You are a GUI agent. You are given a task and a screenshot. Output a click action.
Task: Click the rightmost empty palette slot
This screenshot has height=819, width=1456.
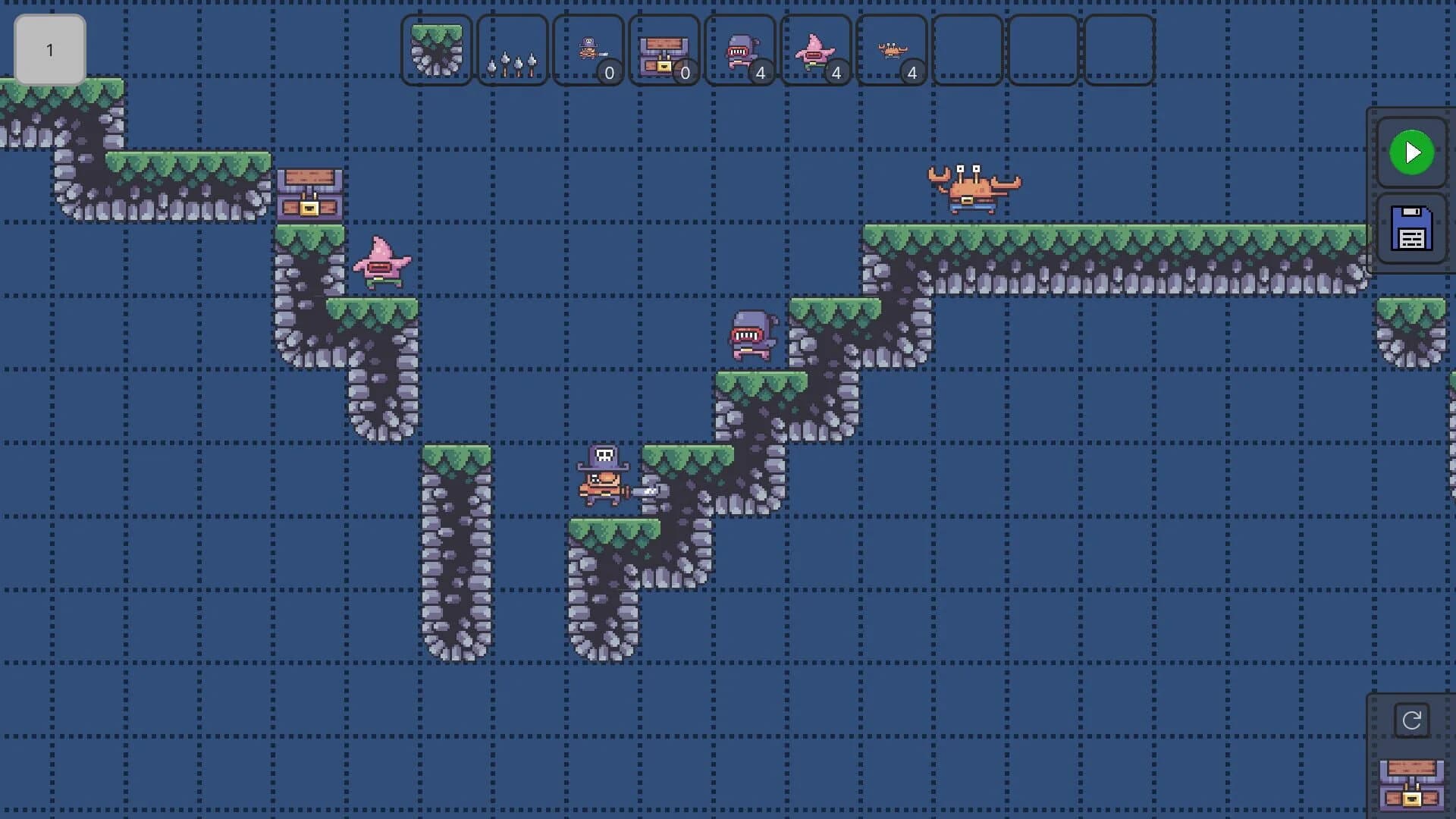(x=1119, y=50)
